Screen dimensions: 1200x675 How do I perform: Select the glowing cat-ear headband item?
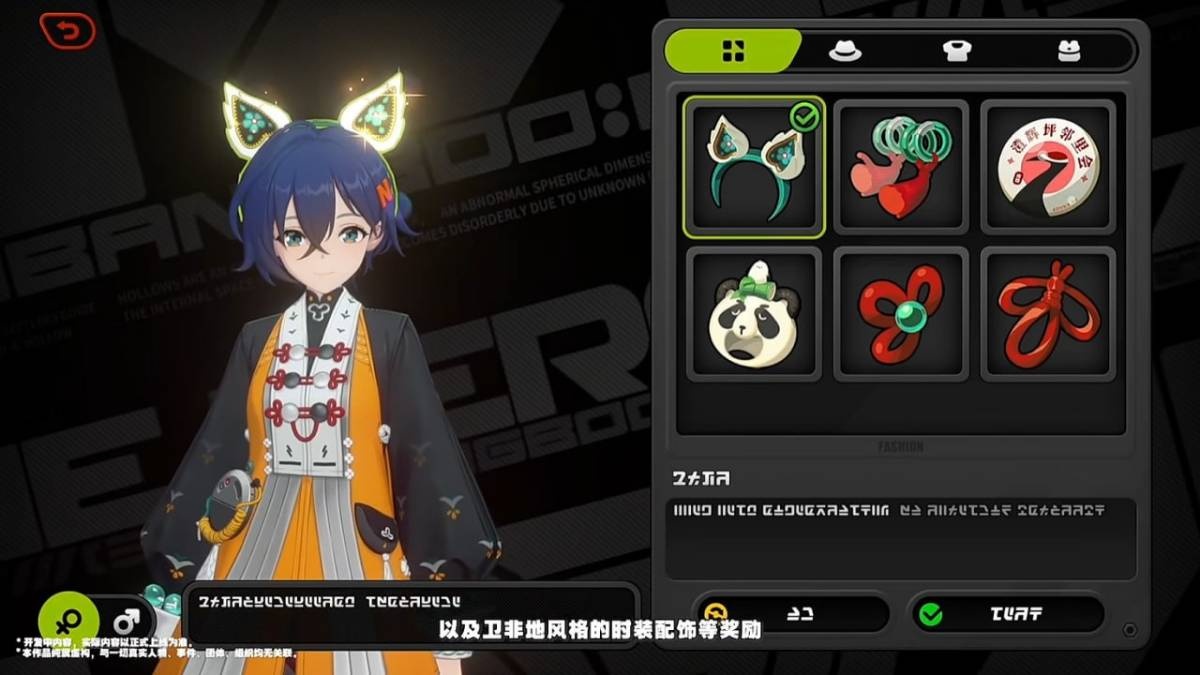(x=754, y=167)
